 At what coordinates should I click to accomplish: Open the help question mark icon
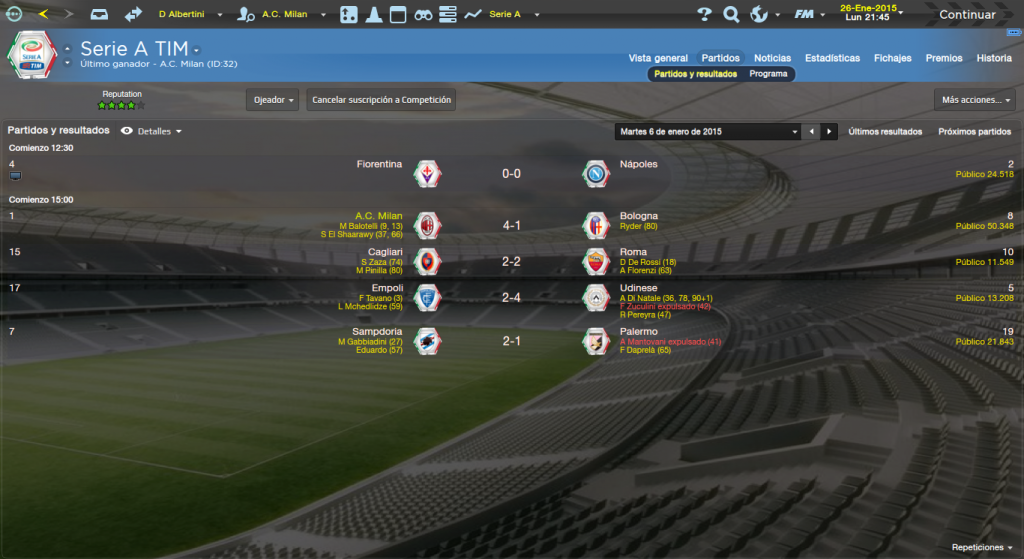pos(704,14)
